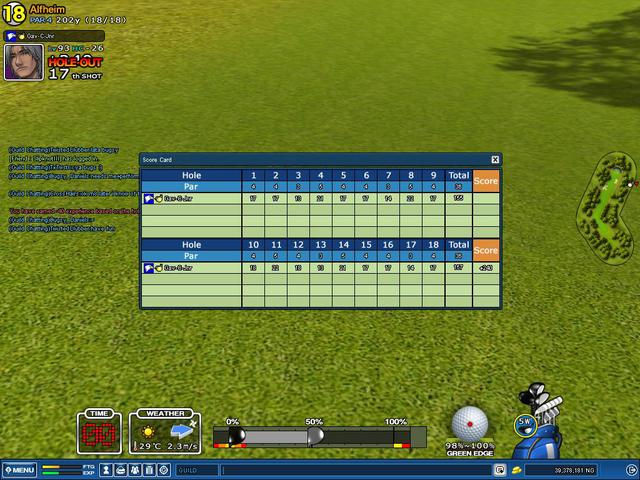Open the single-person profile icon
640x480 pixels.
(106, 470)
